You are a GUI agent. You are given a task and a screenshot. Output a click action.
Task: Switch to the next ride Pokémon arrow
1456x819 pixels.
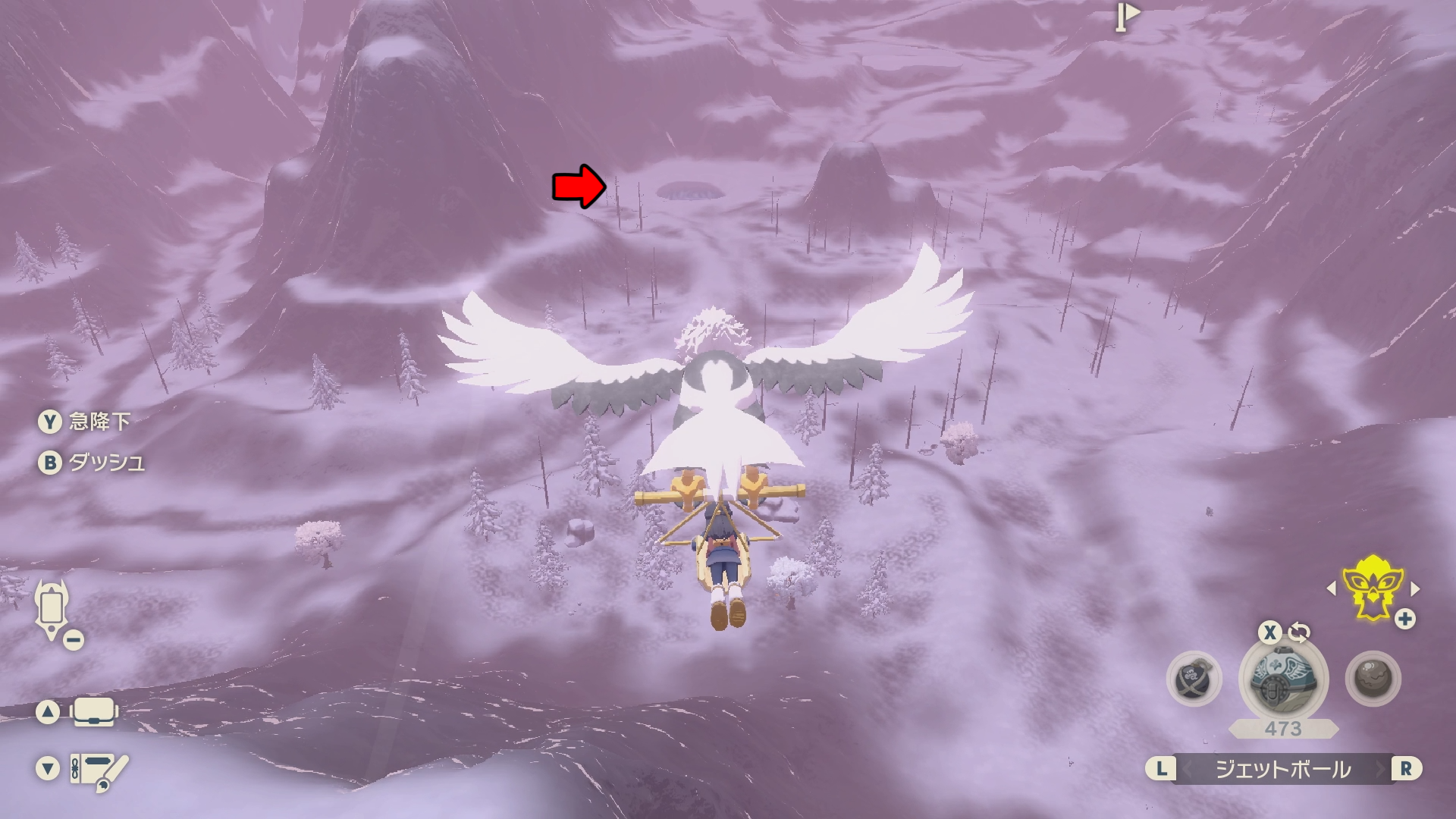pyautogui.click(x=1414, y=588)
